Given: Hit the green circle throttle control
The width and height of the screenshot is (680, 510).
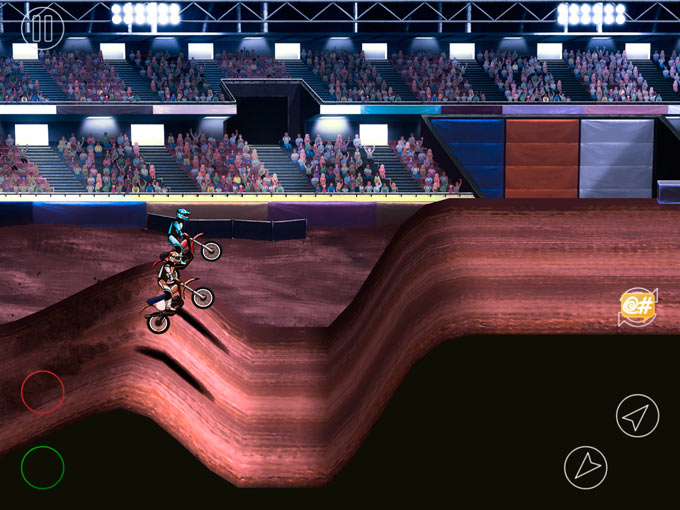Looking at the screenshot, I should 43,467.
